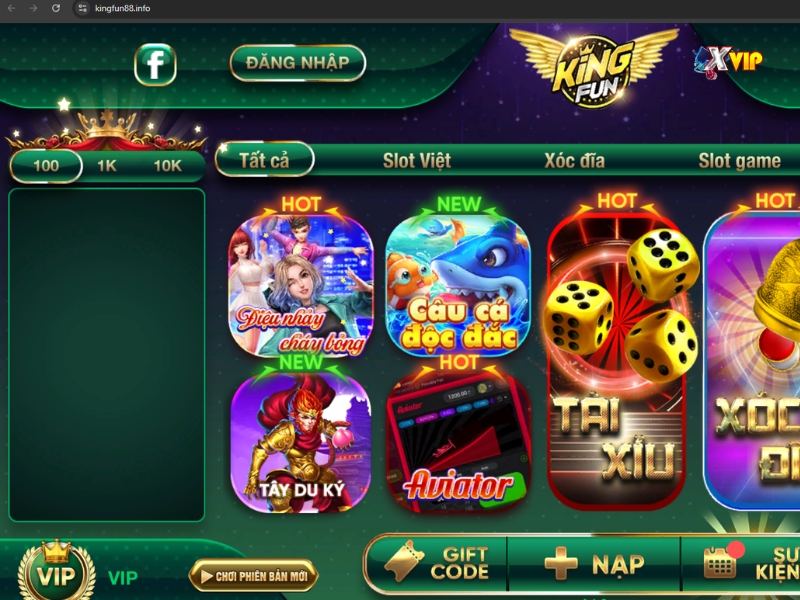Click the NẠP deposit button
The height and width of the screenshot is (600, 800).
point(594,564)
